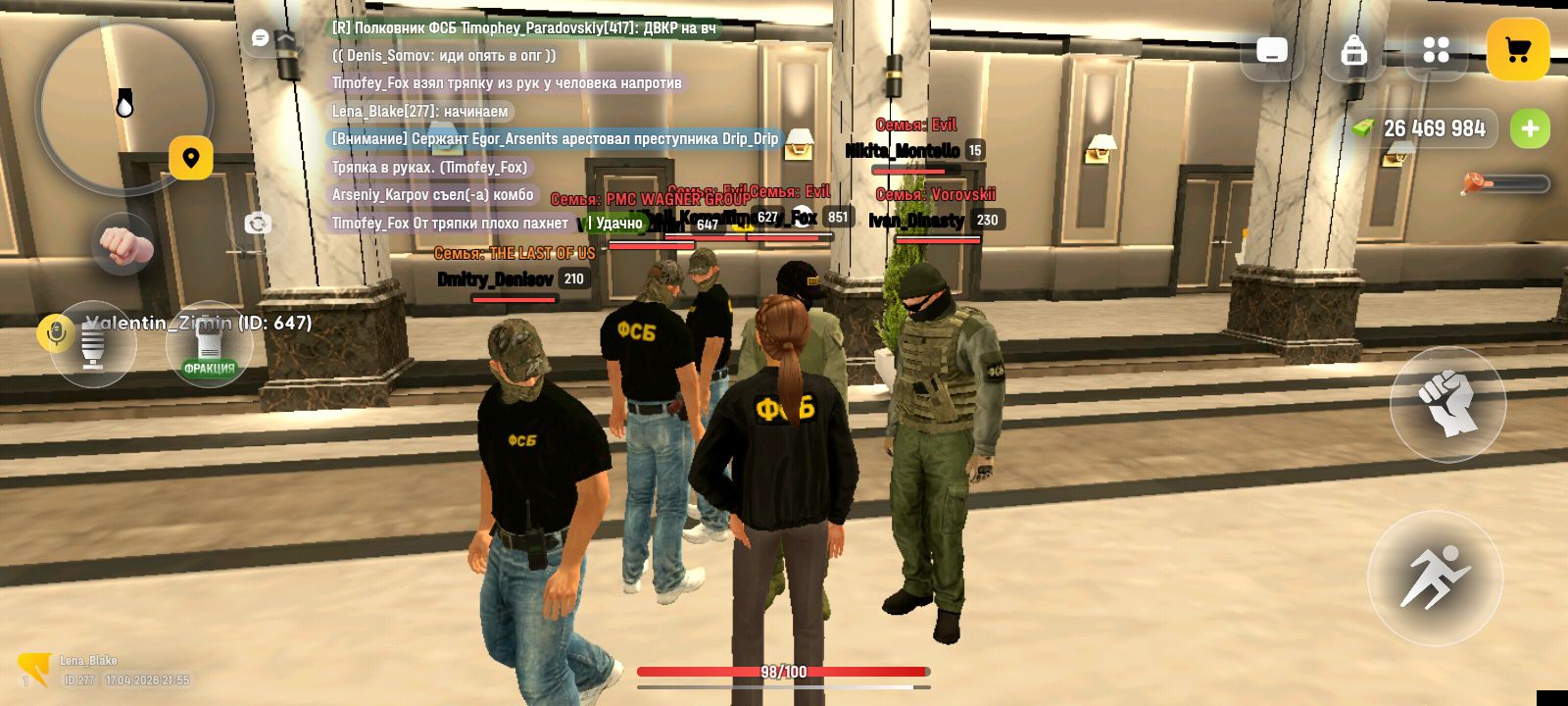Activate the running man sprint button
The height and width of the screenshot is (706, 1568).
pos(1435,578)
